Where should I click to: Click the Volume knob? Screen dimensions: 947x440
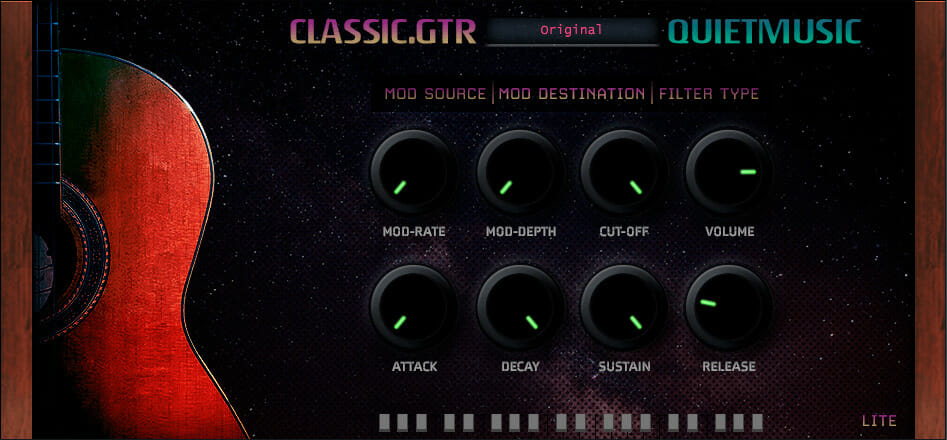click(729, 172)
